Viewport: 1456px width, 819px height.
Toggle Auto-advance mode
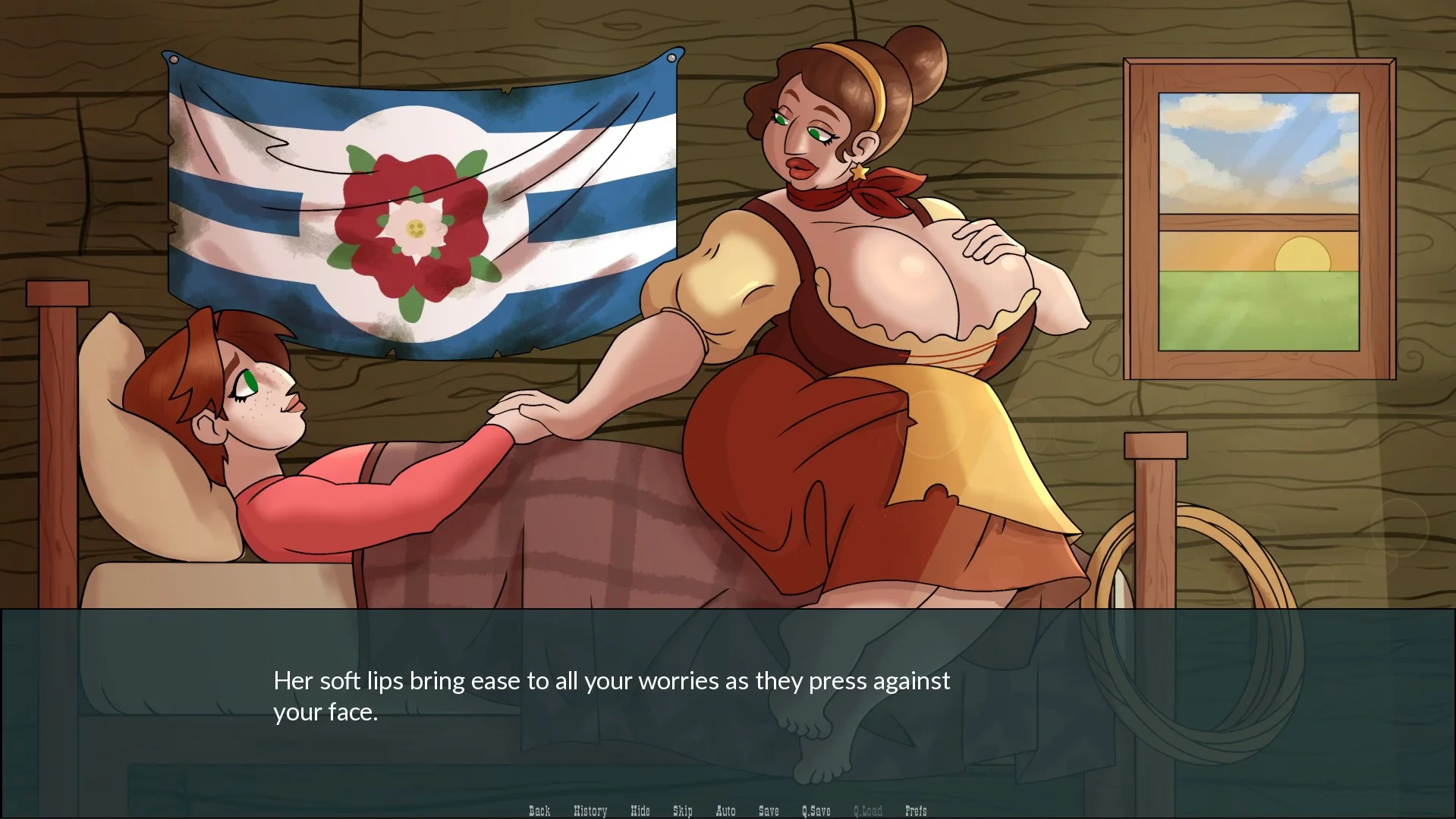click(725, 811)
